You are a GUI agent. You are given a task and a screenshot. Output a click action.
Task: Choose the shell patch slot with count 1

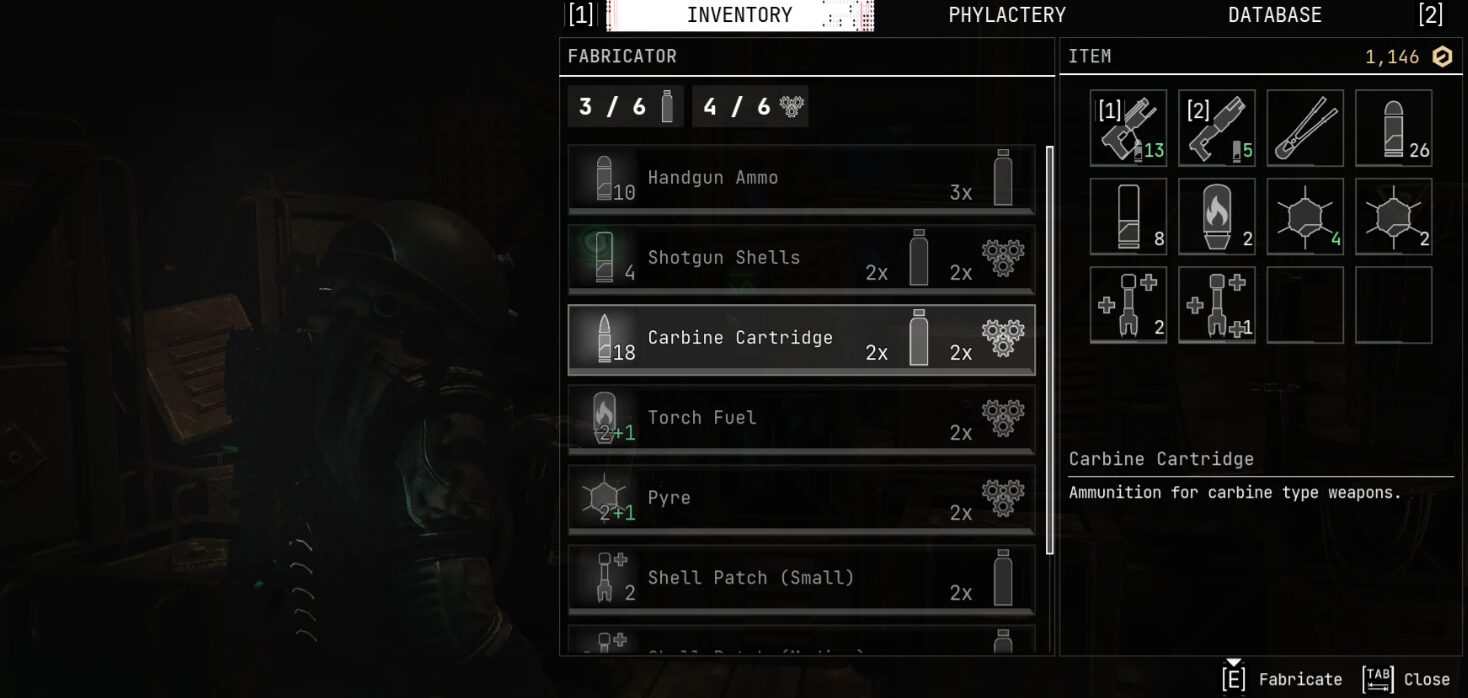(1216, 305)
